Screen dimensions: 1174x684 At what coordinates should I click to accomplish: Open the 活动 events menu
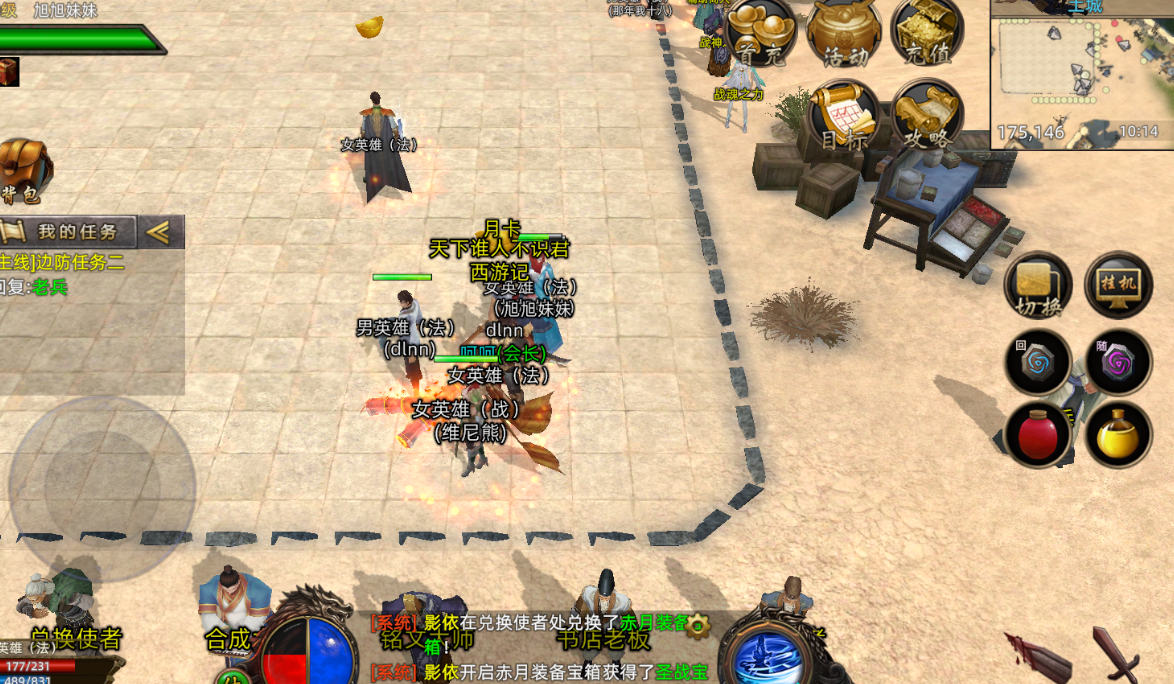tap(844, 32)
